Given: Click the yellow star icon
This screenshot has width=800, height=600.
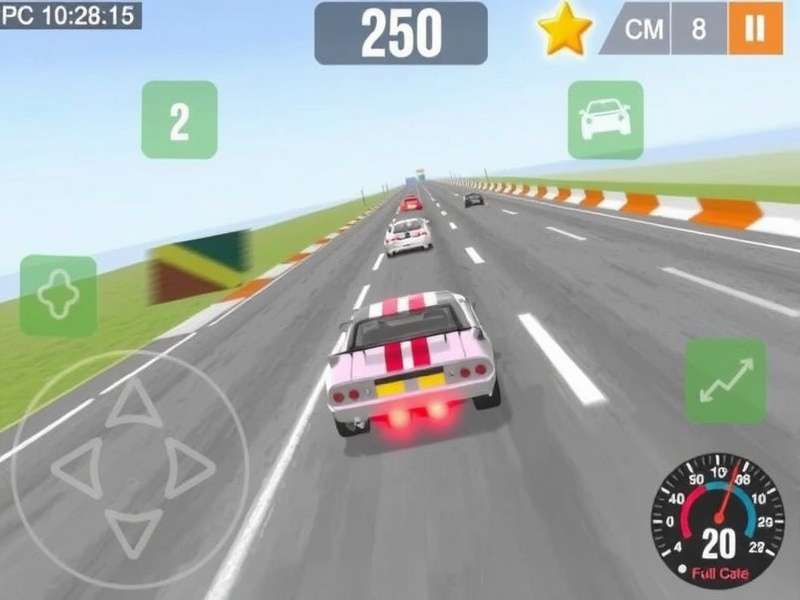Looking at the screenshot, I should click(565, 29).
